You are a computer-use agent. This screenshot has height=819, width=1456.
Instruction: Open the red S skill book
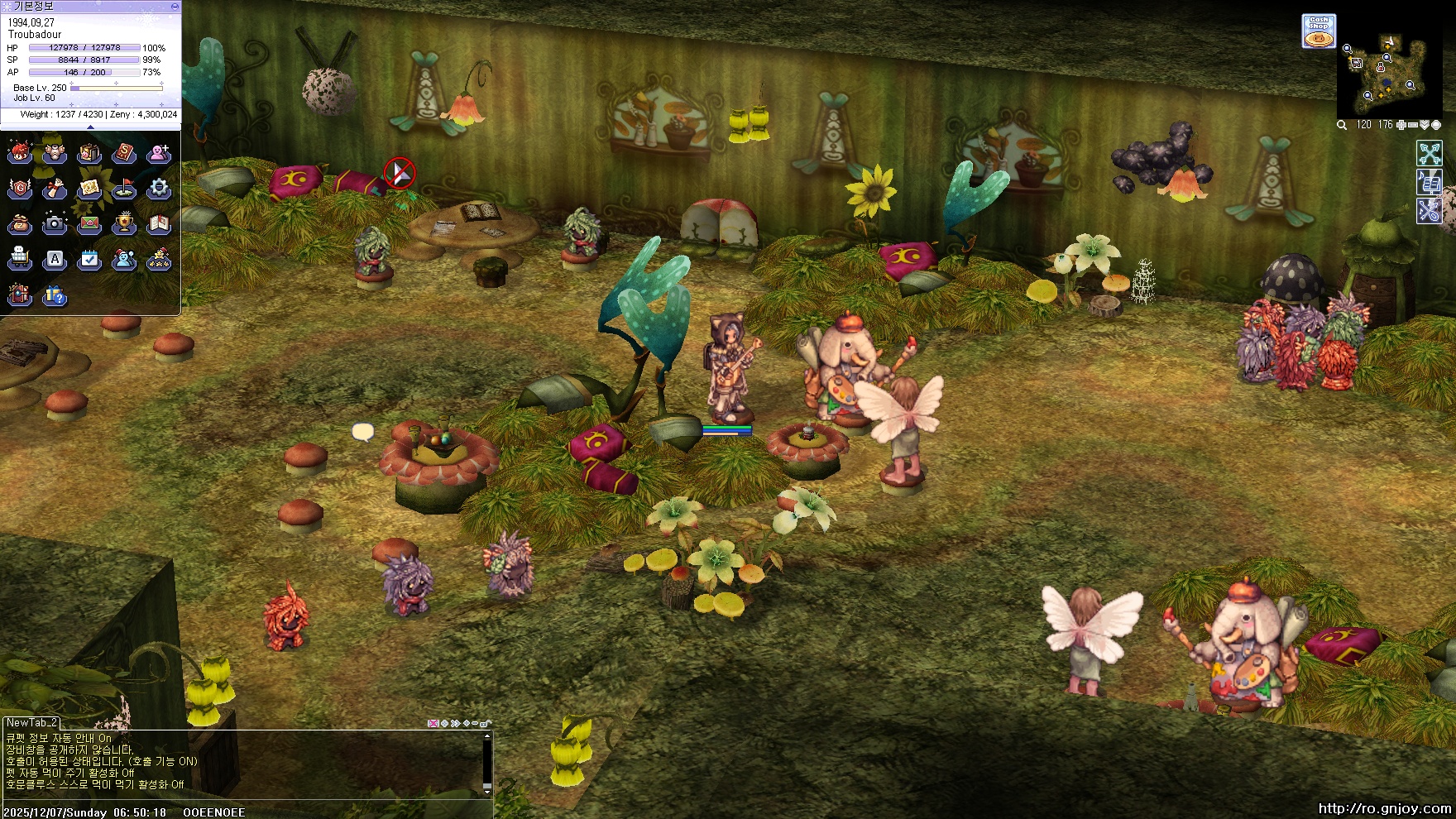tap(124, 153)
